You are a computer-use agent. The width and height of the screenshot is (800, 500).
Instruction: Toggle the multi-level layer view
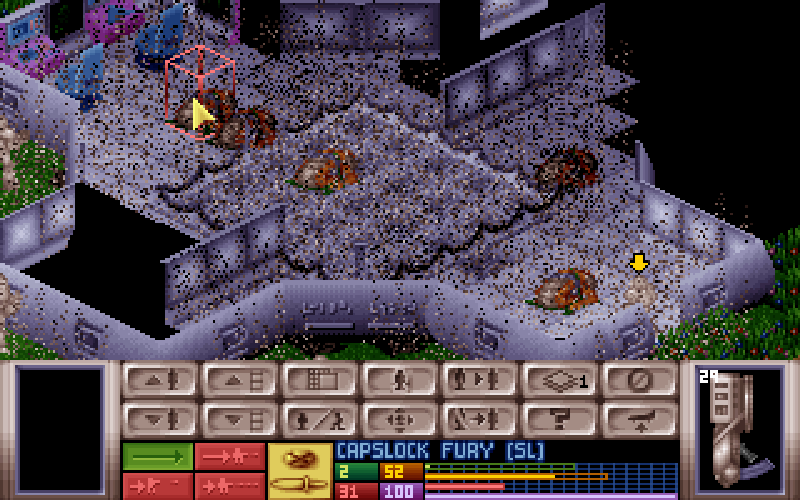coord(559,381)
